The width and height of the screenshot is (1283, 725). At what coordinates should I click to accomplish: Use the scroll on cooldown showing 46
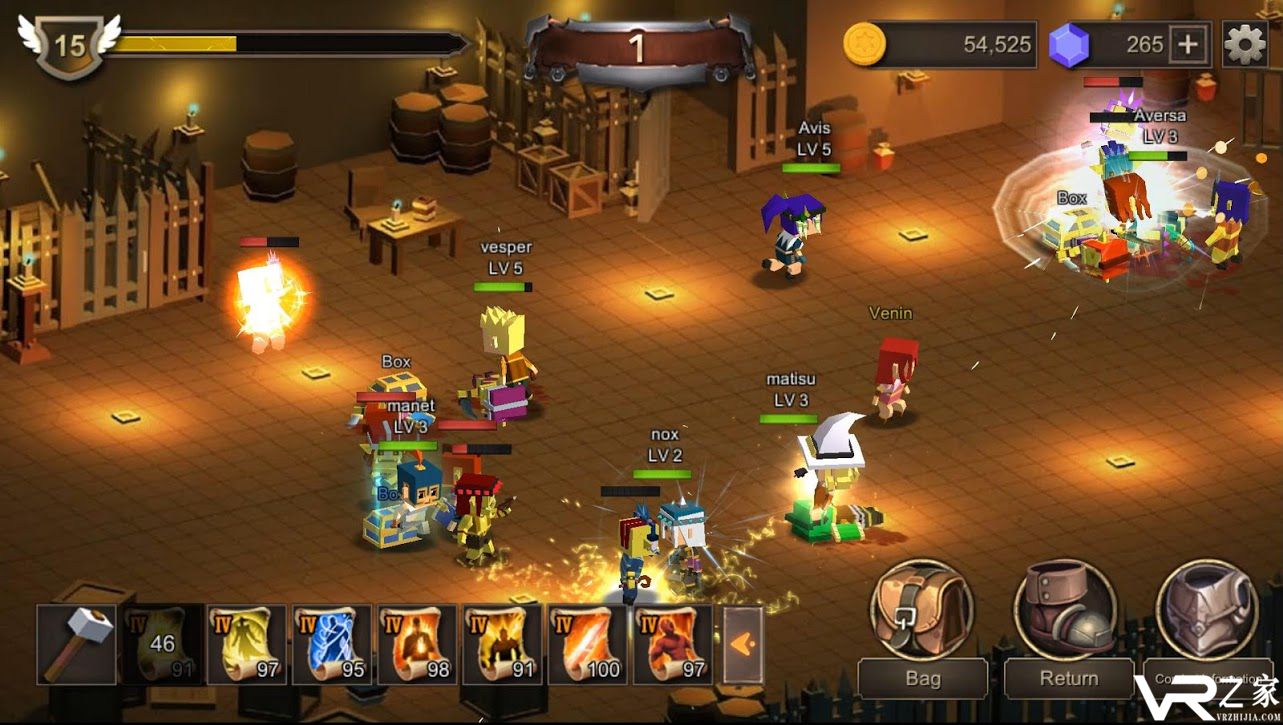click(162, 645)
